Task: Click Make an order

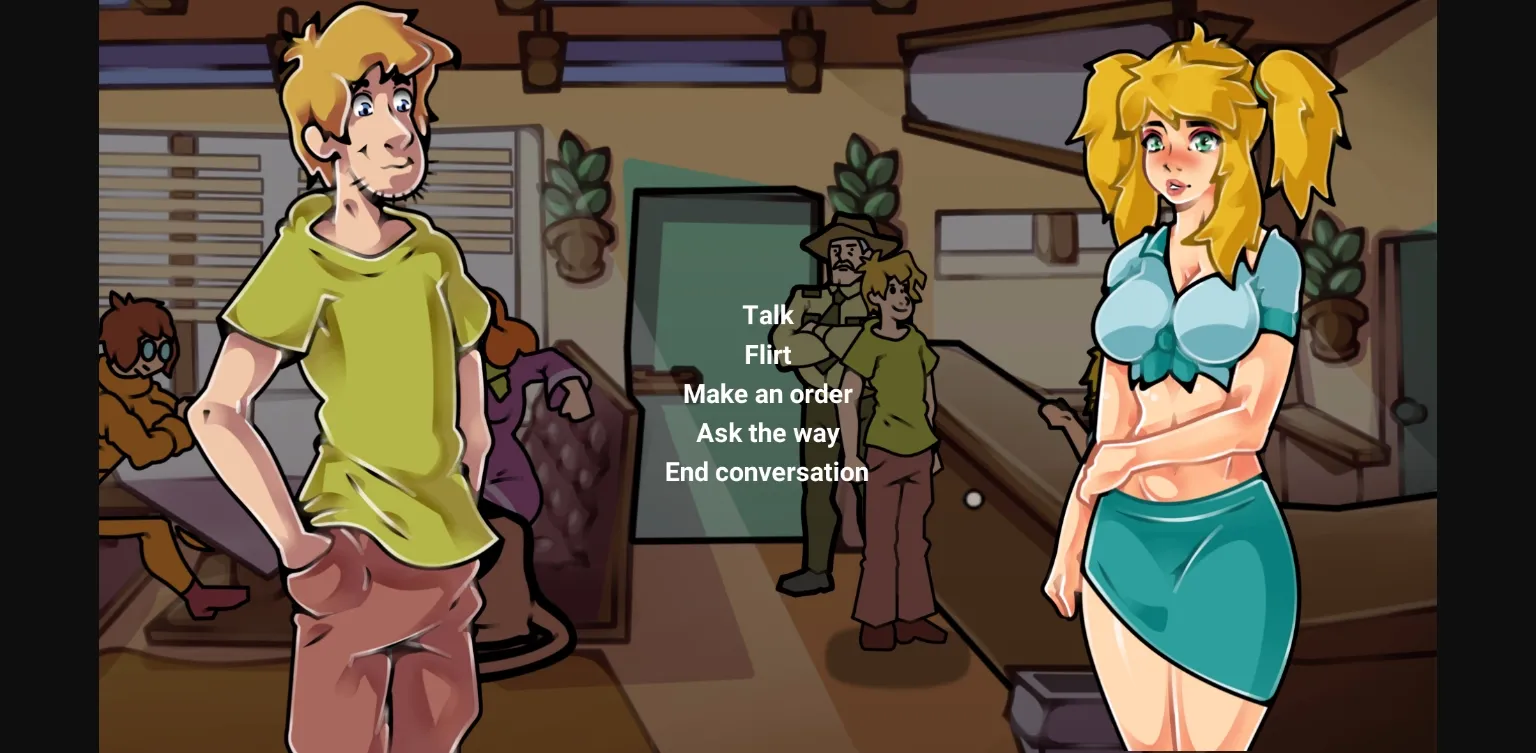Action: point(767,394)
